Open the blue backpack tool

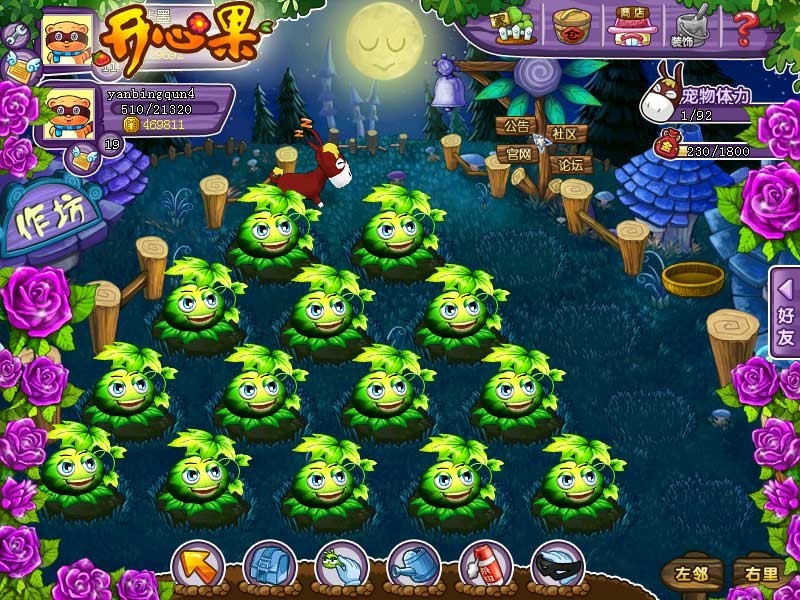point(268,566)
